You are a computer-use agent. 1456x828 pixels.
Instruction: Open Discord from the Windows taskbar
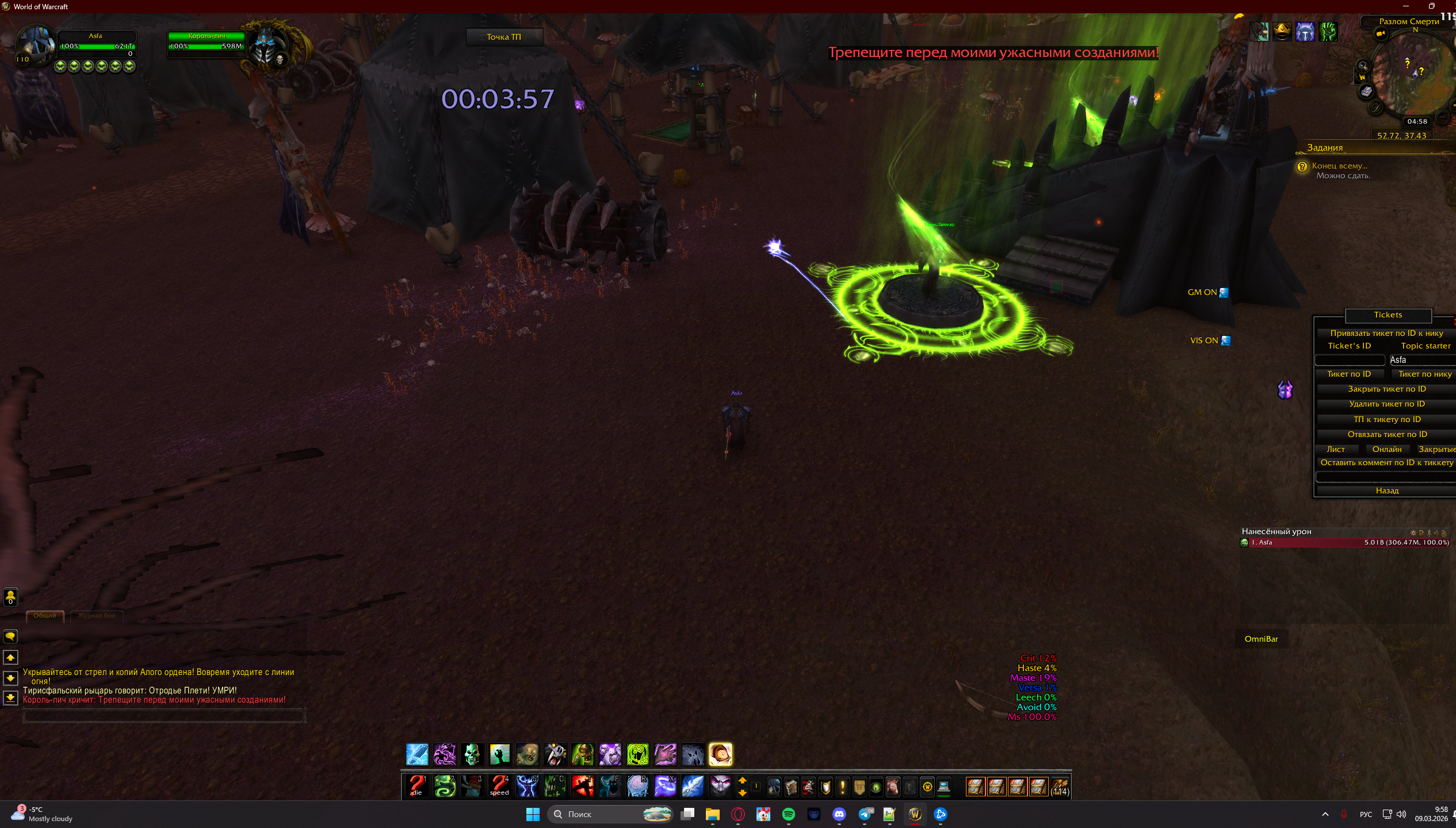[x=839, y=814]
